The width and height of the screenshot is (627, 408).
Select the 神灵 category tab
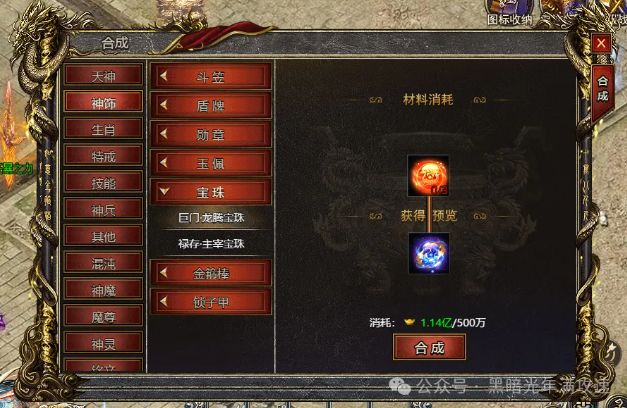103,342
